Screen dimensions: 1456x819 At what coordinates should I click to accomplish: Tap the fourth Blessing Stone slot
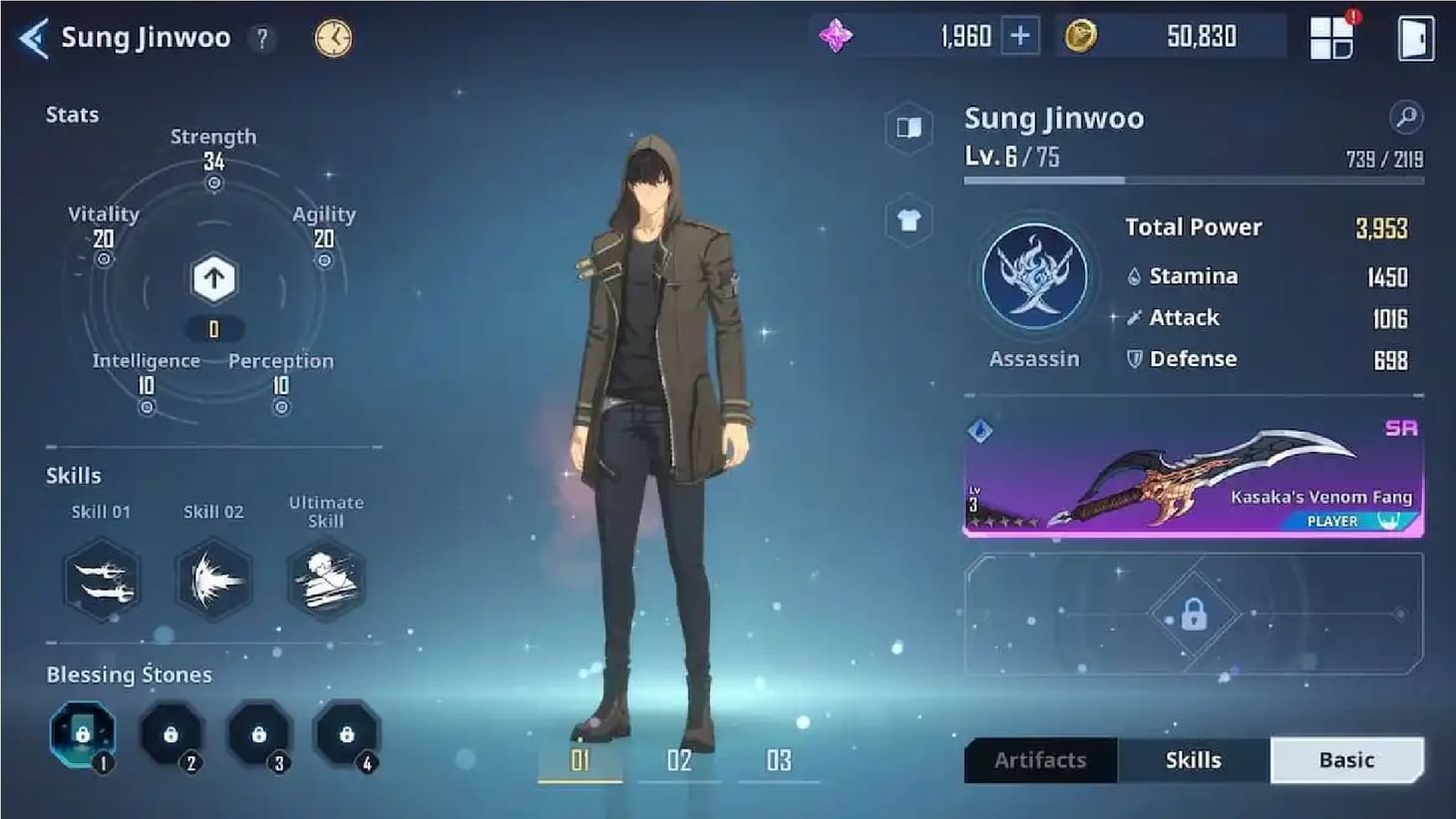click(347, 736)
